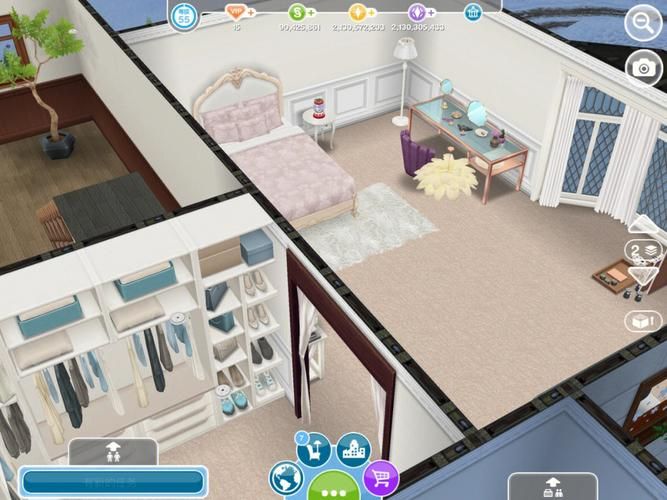The height and width of the screenshot is (500, 667).
Task: Add more VIP points
Action: click(x=249, y=12)
